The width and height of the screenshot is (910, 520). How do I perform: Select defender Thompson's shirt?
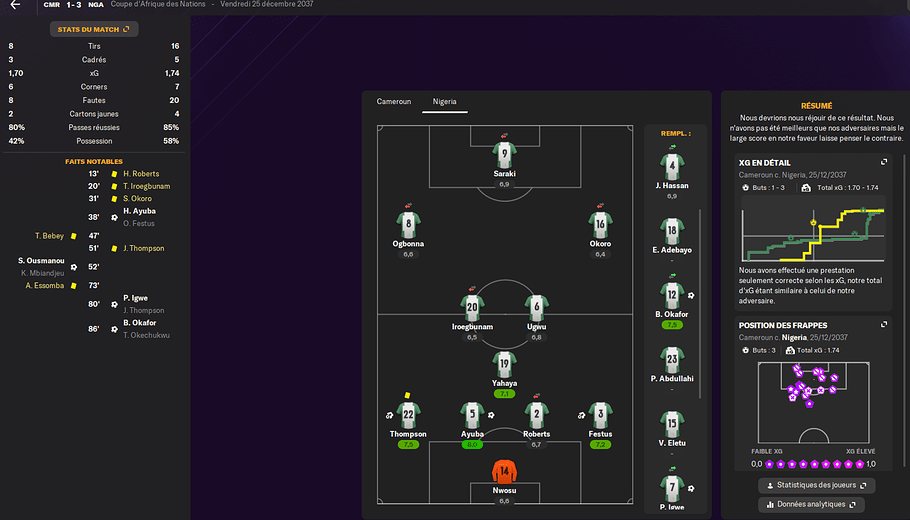[x=408, y=415]
